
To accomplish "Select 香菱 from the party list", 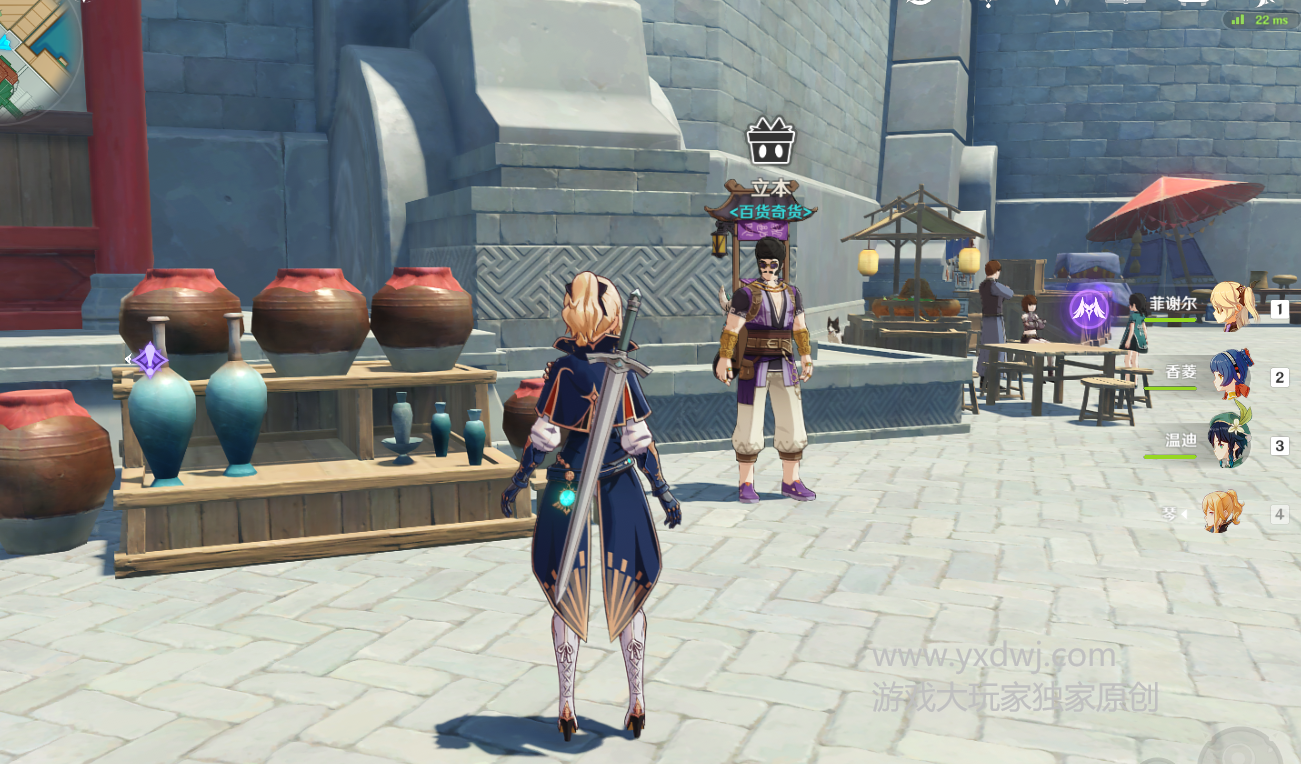I will 1232,375.
